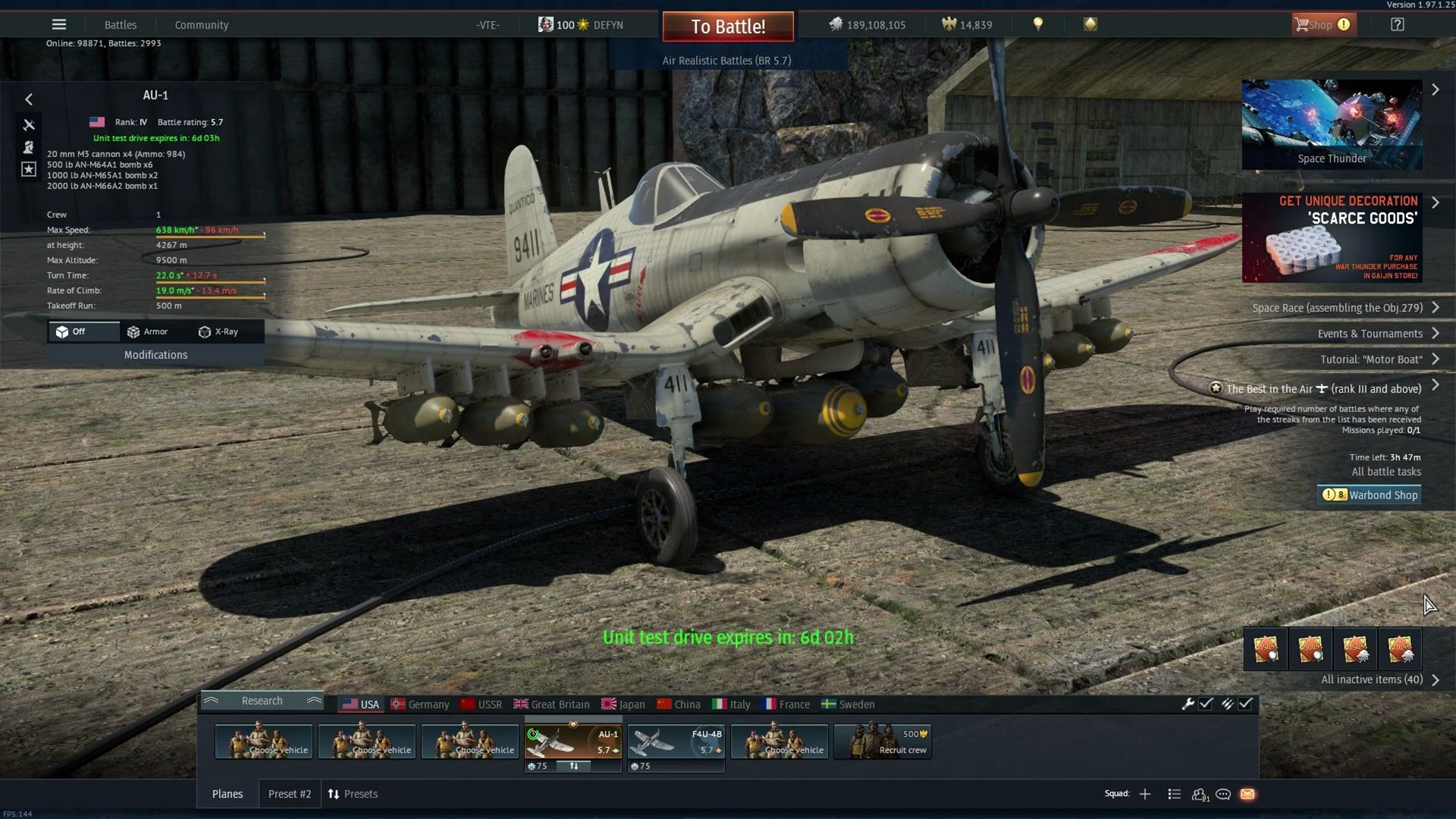This screenshot has height=819, width=1456.
Task: Open the Modifications panel
Action: 155,355
